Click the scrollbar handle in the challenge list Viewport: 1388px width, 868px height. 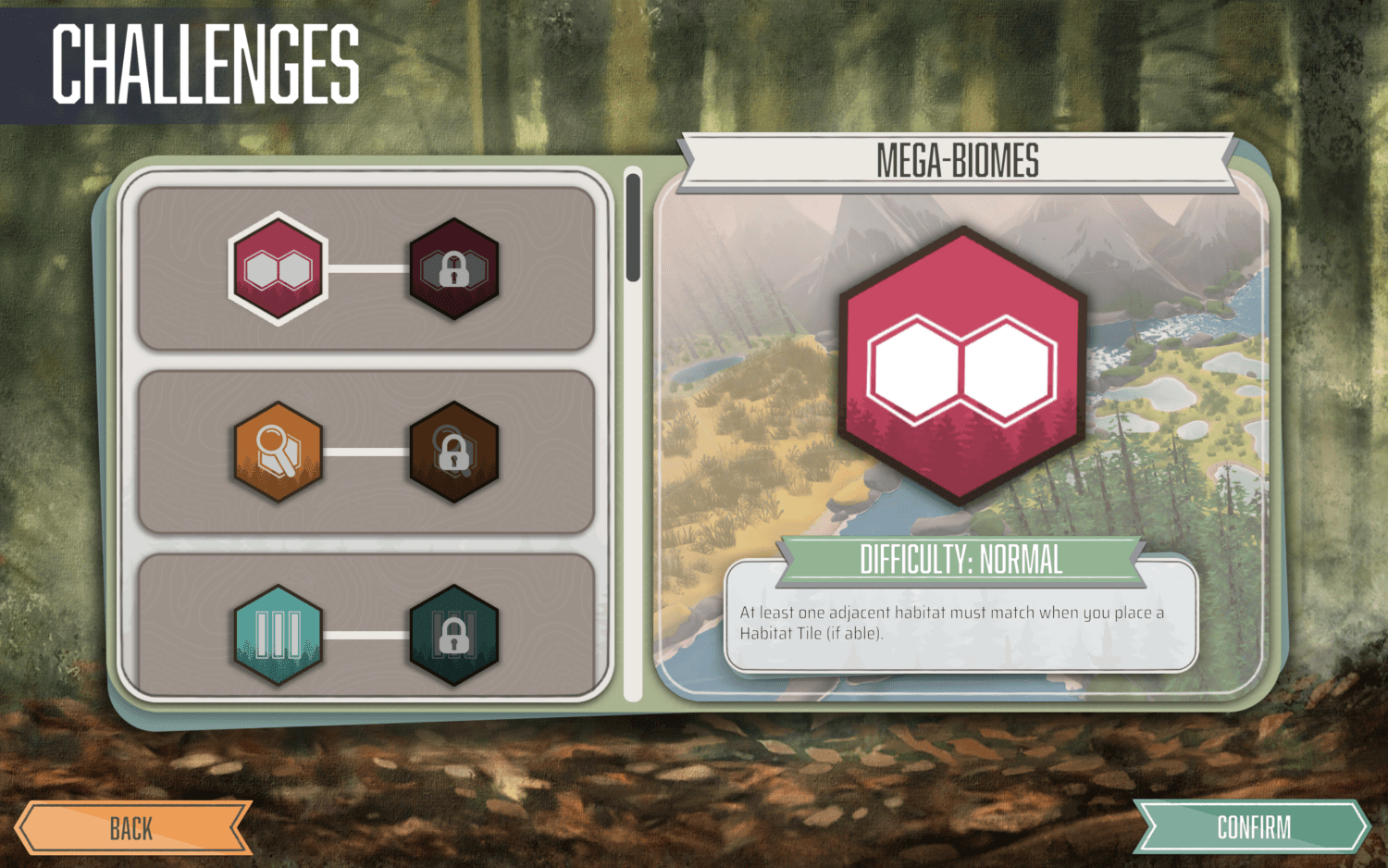point(633,227)
